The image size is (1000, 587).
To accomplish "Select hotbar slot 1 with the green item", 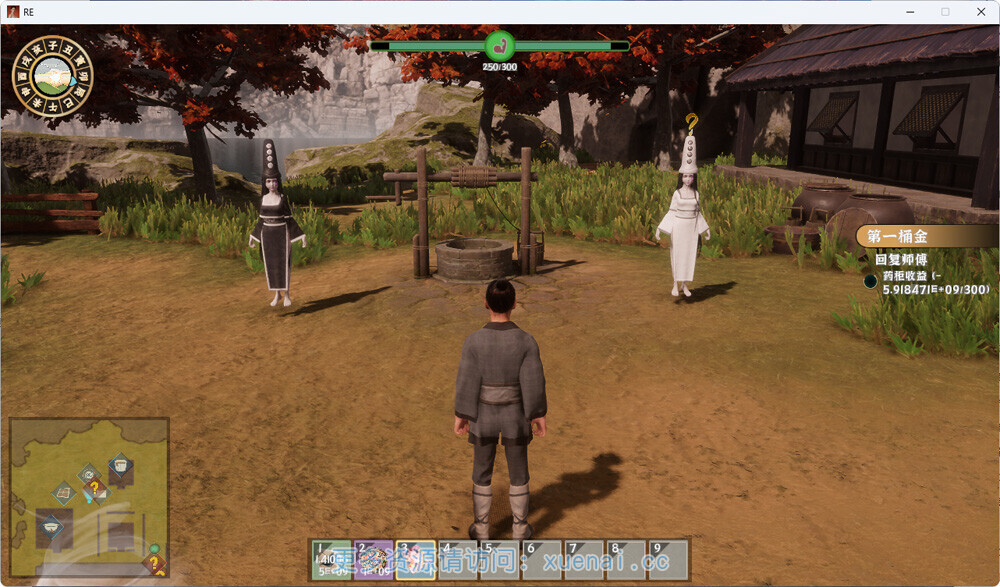I will (331, 560).
